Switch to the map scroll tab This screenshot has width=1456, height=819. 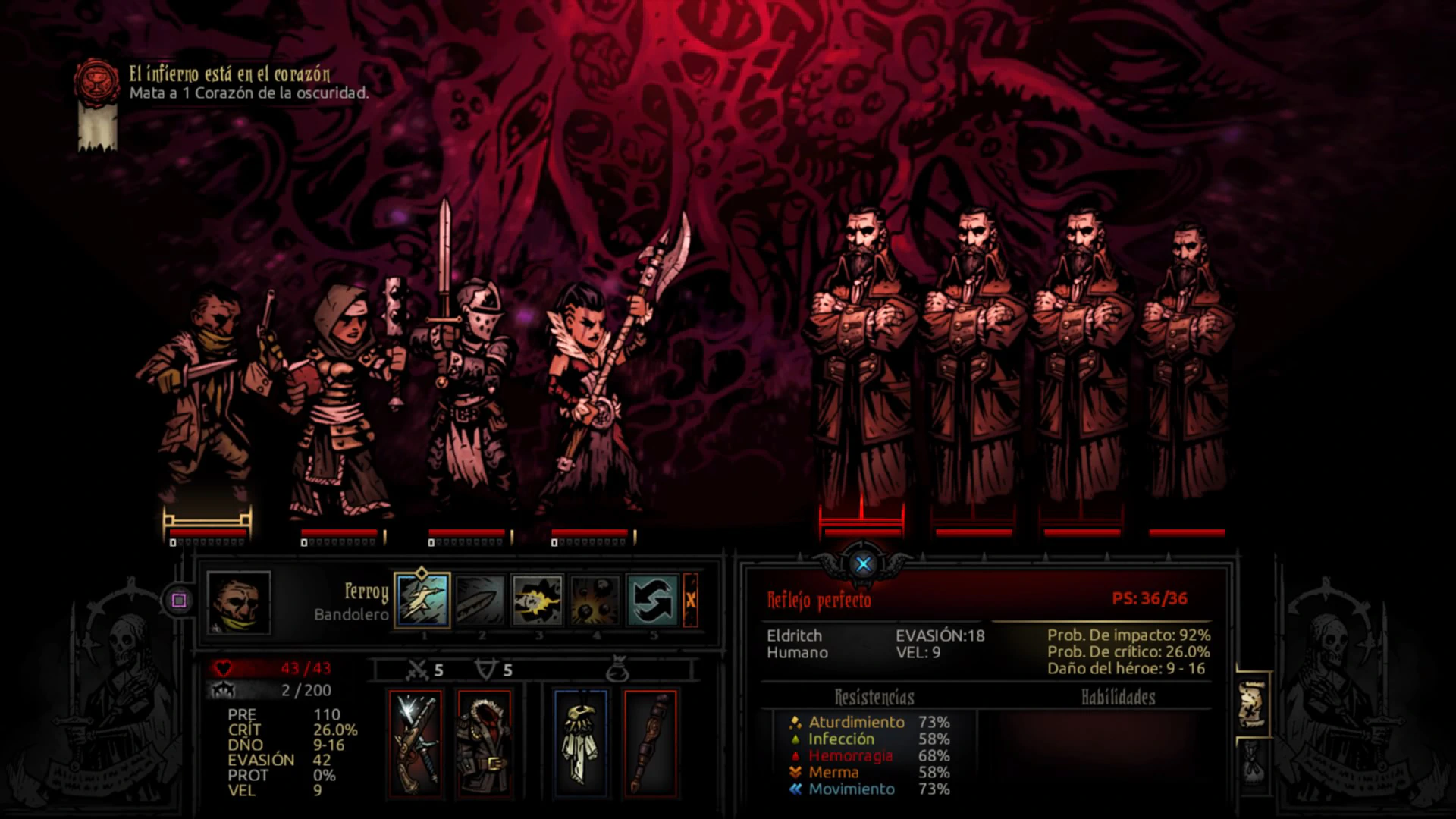(x=1251, y=705)
